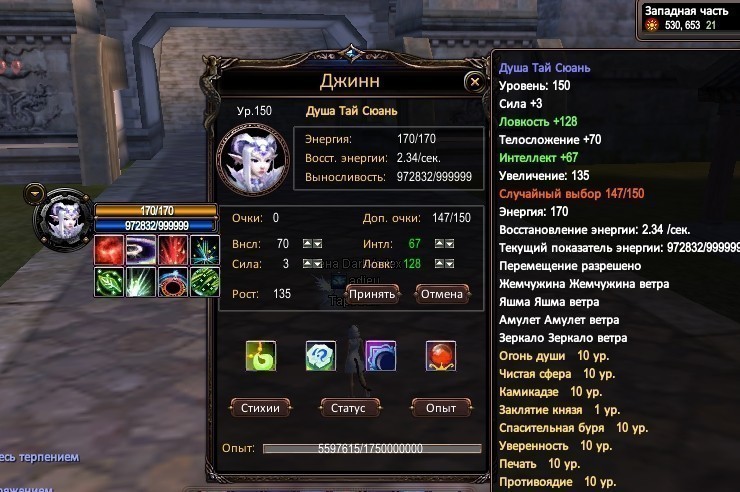Activate the green leaf genie skill
This screenshot has width=740, height=492.
108,282
